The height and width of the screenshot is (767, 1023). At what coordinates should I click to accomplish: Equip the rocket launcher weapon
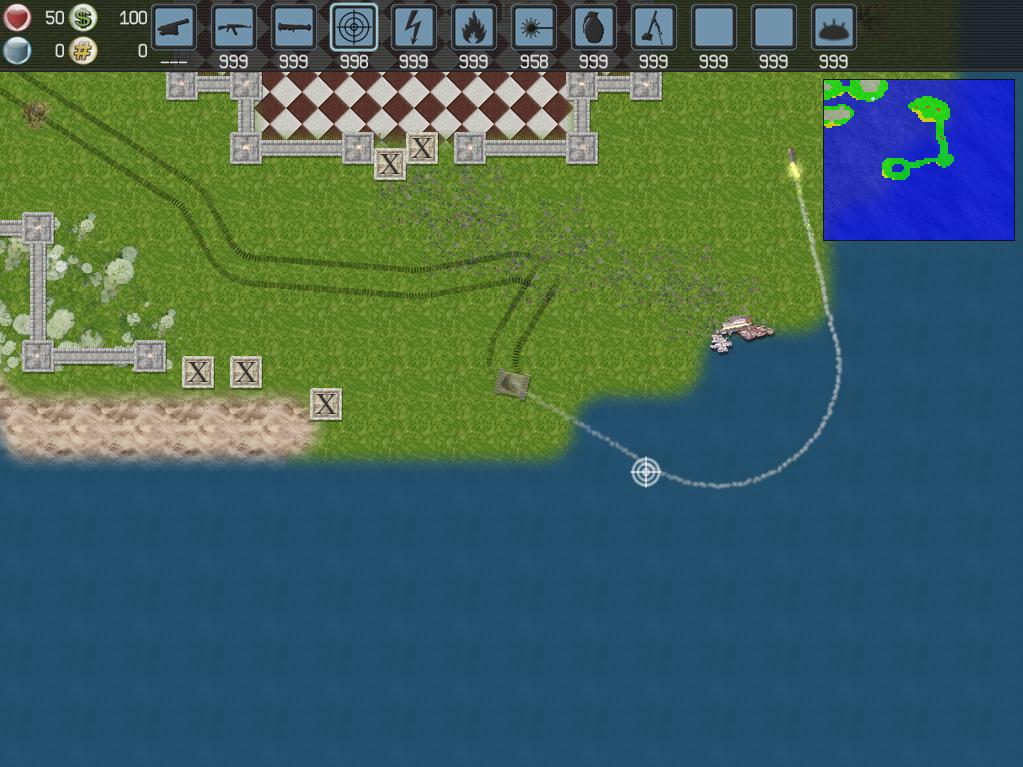point(294,28)
